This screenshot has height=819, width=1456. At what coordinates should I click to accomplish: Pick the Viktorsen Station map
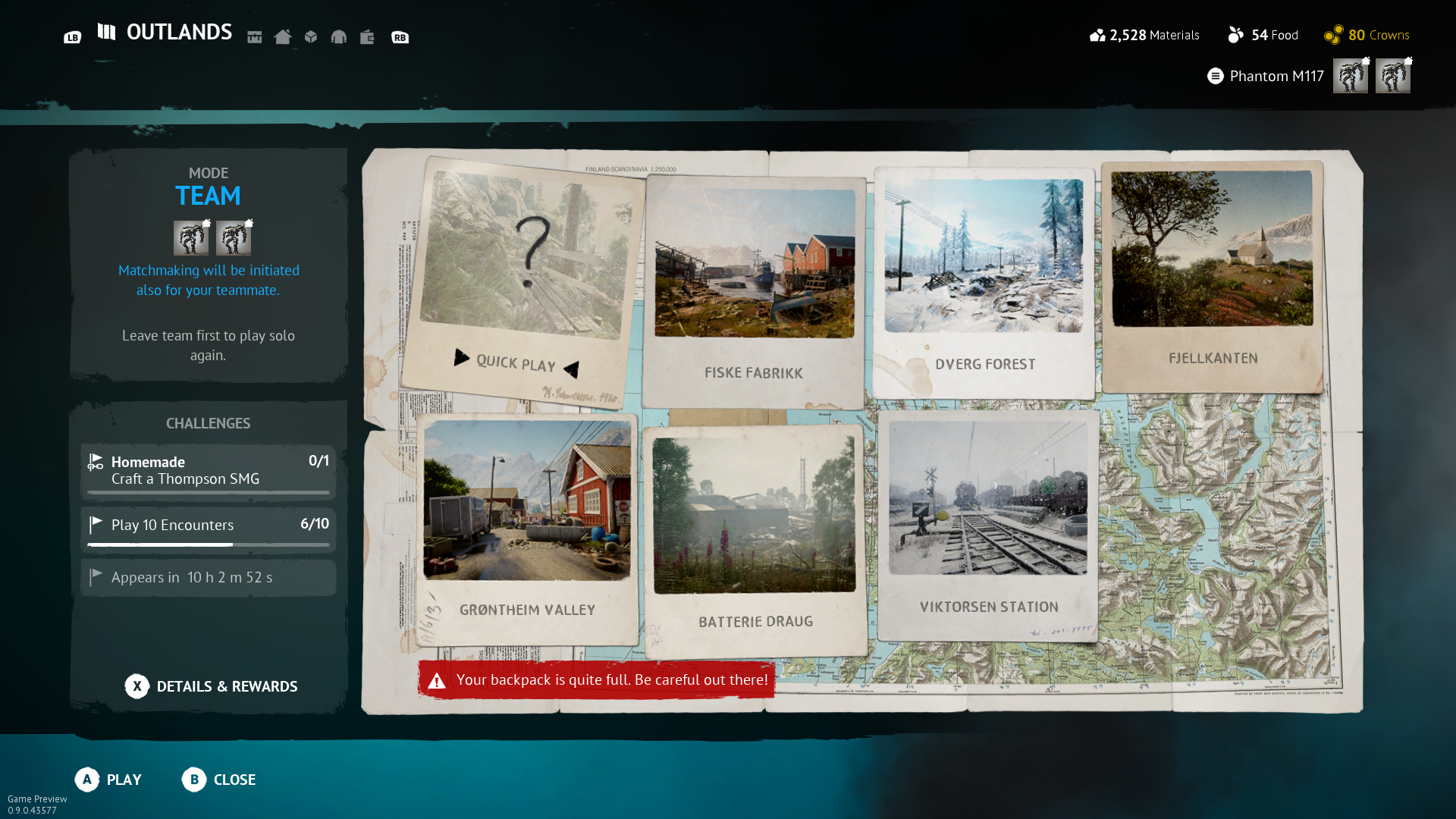tap(988, 525)
